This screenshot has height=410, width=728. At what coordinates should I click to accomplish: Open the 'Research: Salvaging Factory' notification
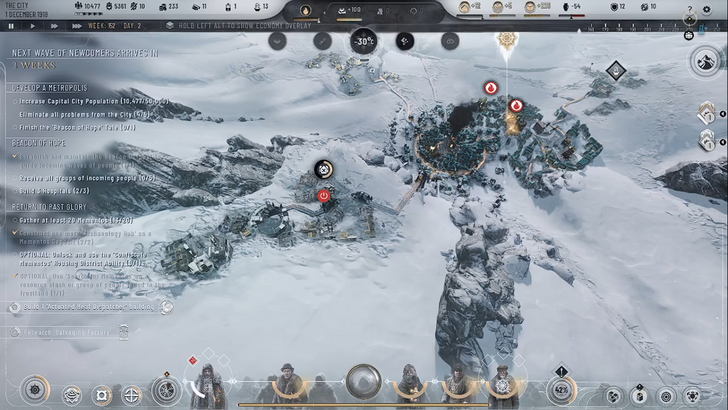(x=70, y=332)
